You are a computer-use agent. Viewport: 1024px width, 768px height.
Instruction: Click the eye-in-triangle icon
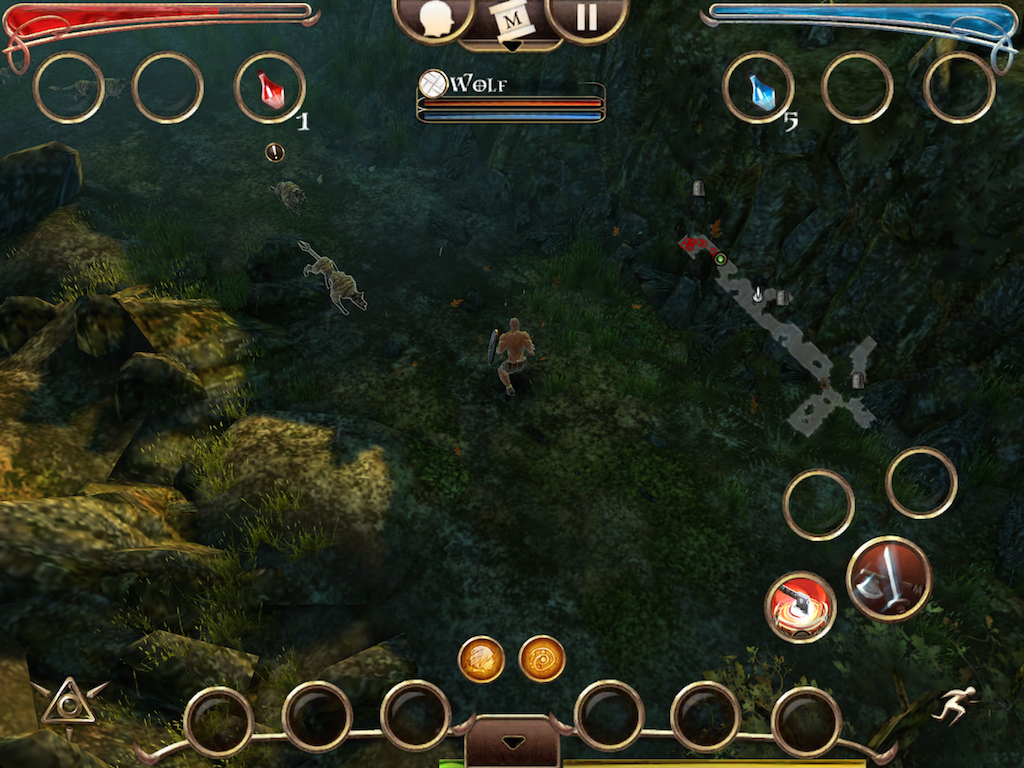click(68, 702)
